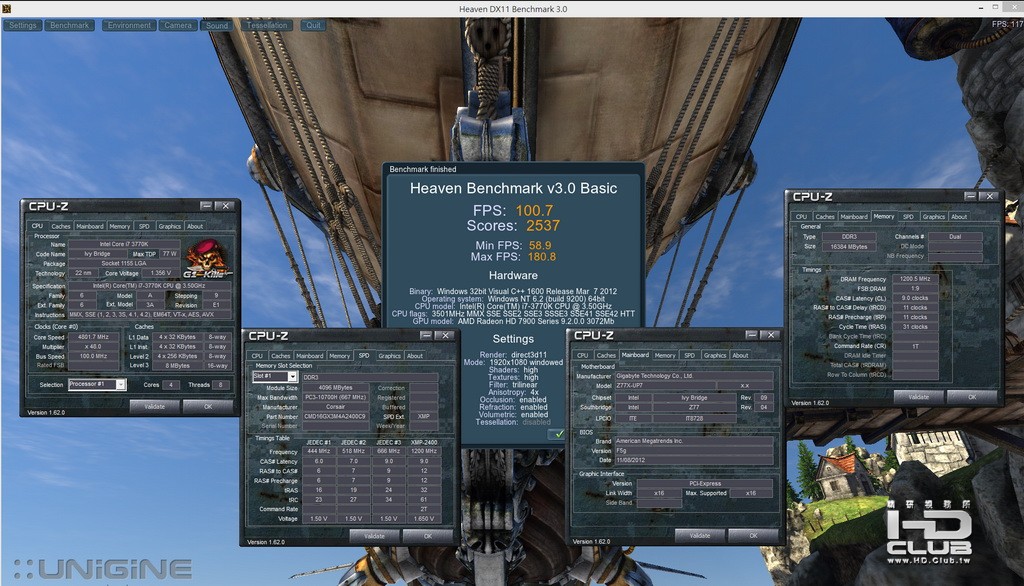Open the Settings menu in the top bar
Image resolution: width=1024 pixels, height=586 pixels.
[x=22, y=25]
